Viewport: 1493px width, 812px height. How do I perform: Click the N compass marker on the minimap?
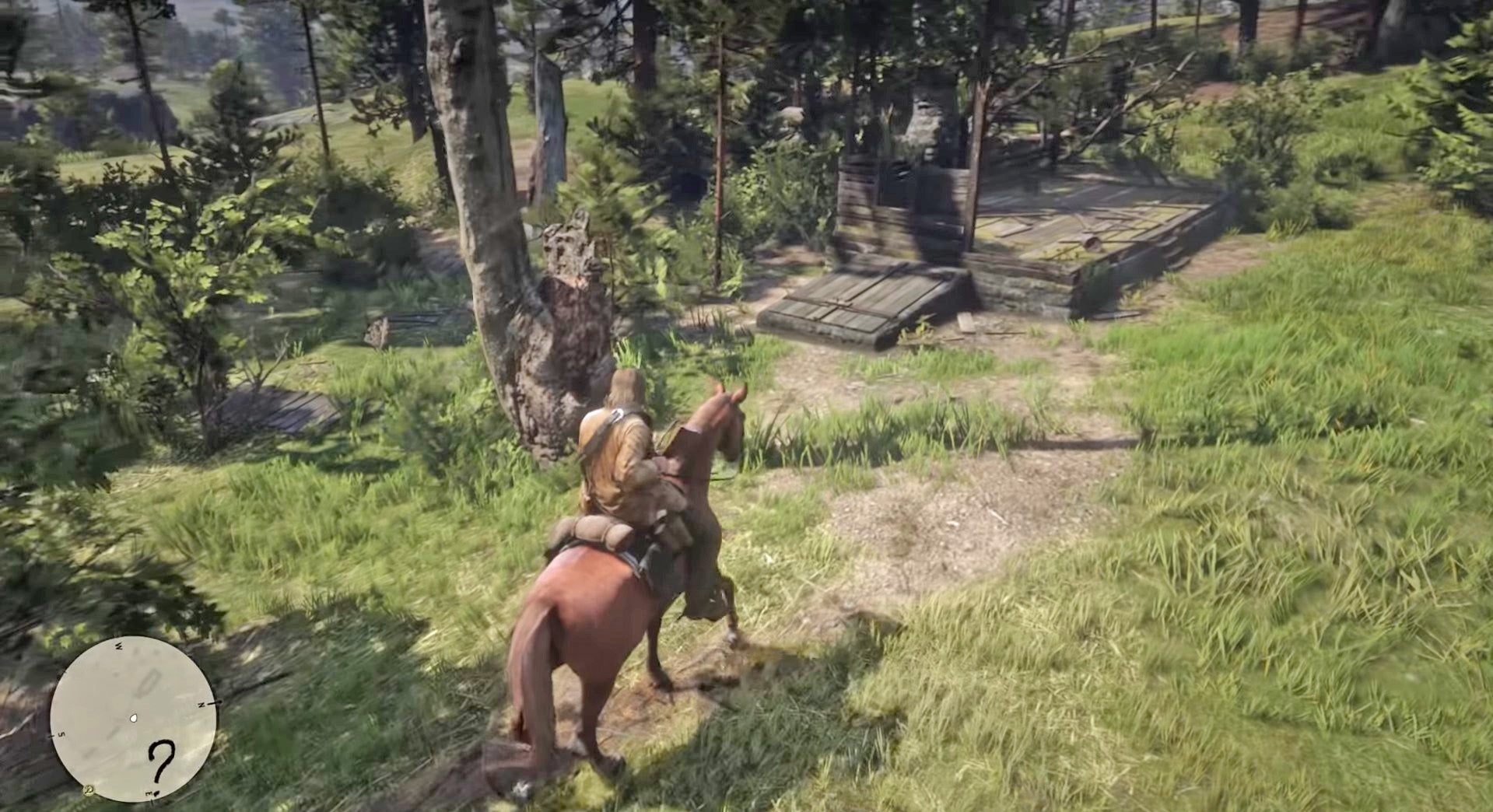[x=202, y=704]
